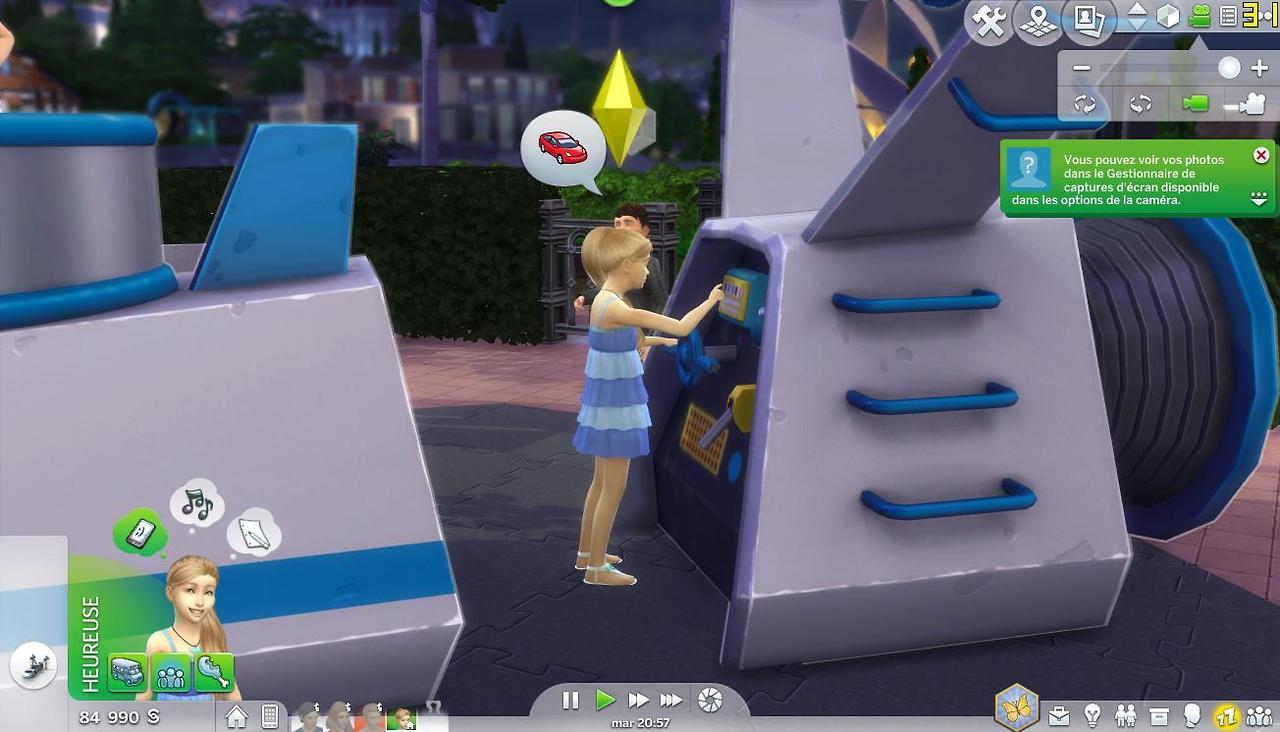Set game speed to normal play

605,700
